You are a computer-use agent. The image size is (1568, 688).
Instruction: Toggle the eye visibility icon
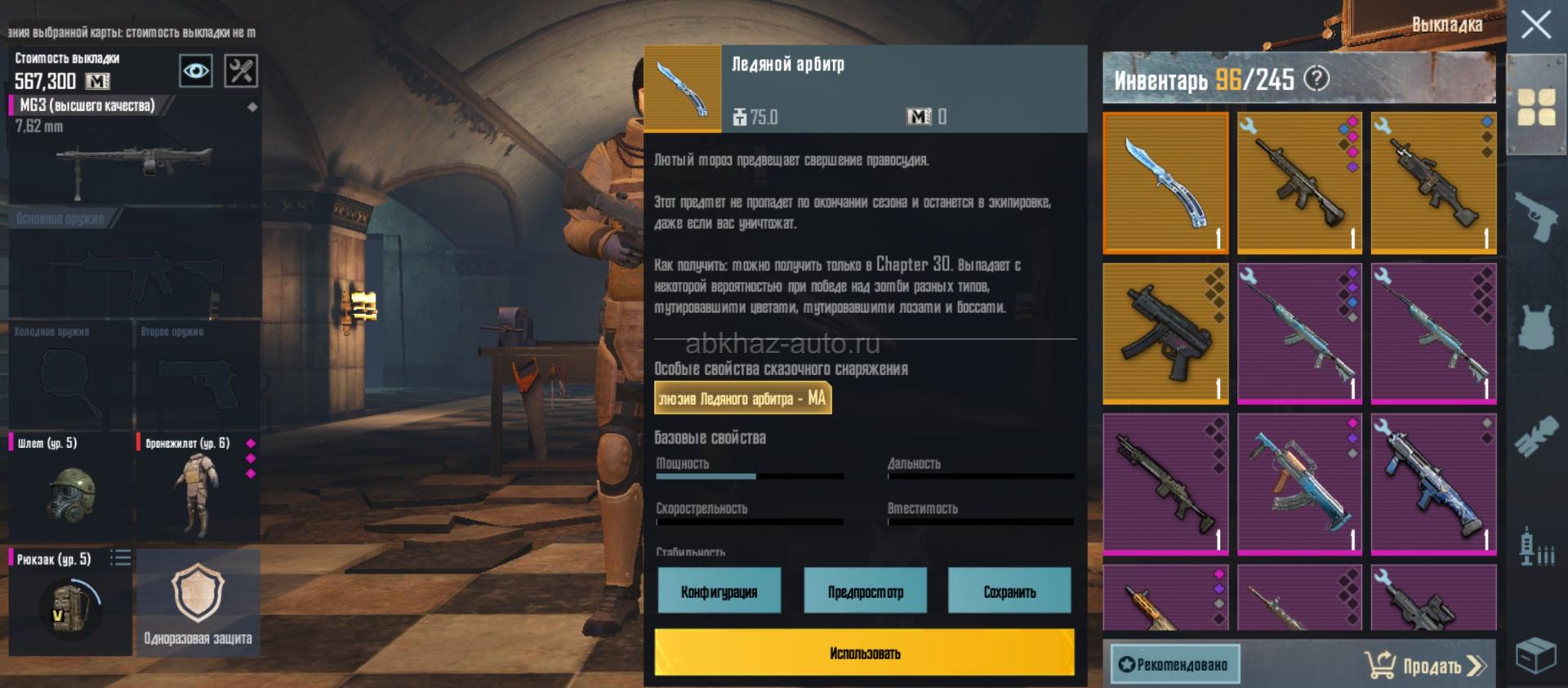pyautogui.click(x=196, y=71)
